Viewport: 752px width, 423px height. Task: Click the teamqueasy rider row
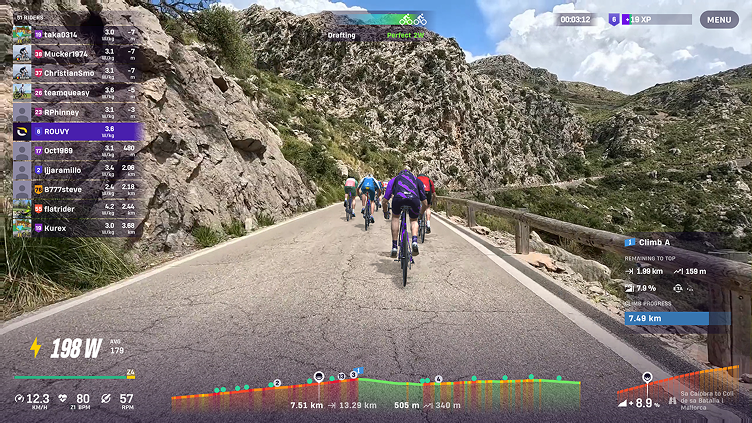[x=76, y=92]
